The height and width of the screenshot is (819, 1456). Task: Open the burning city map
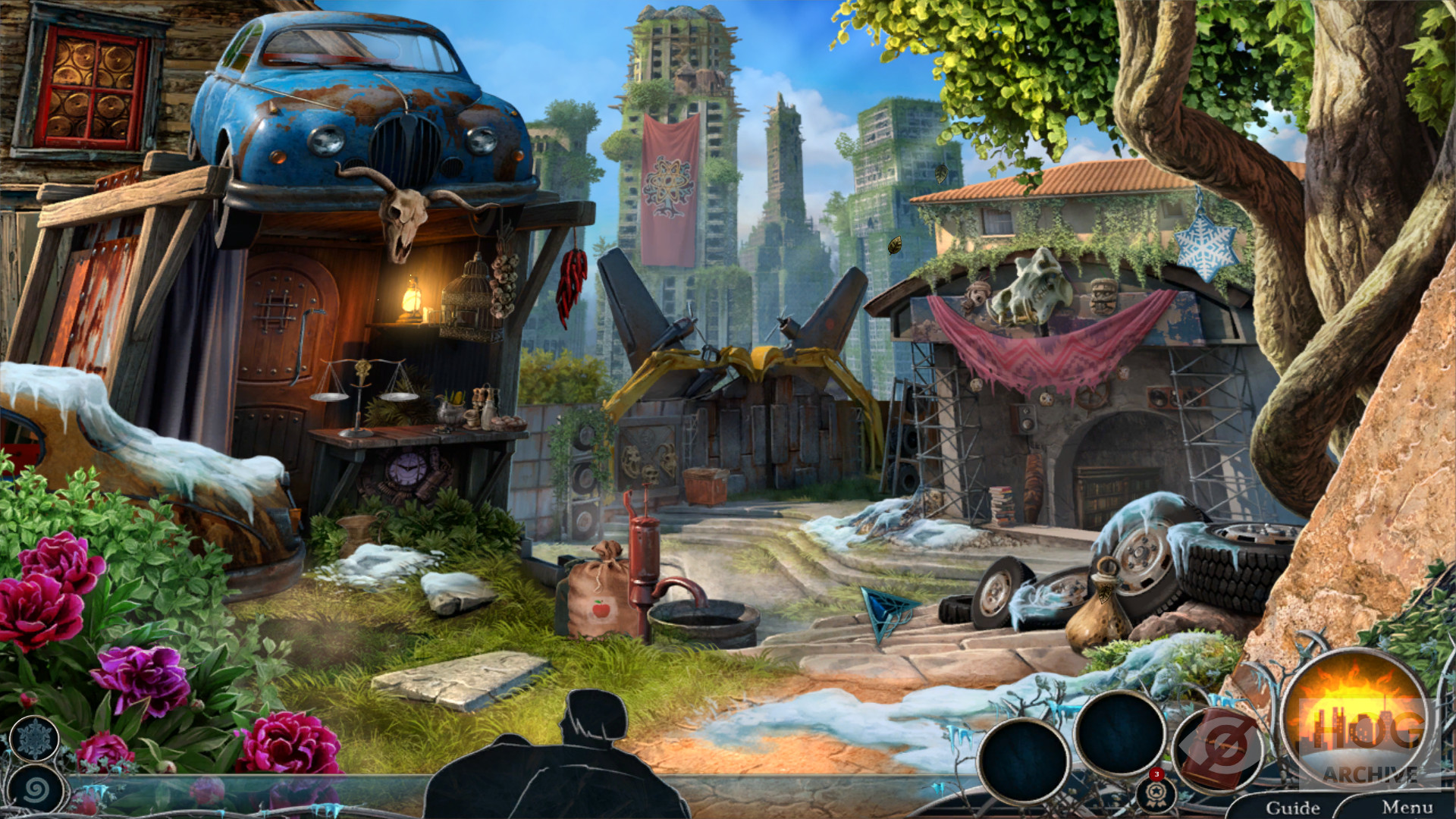coord(1355,720)
